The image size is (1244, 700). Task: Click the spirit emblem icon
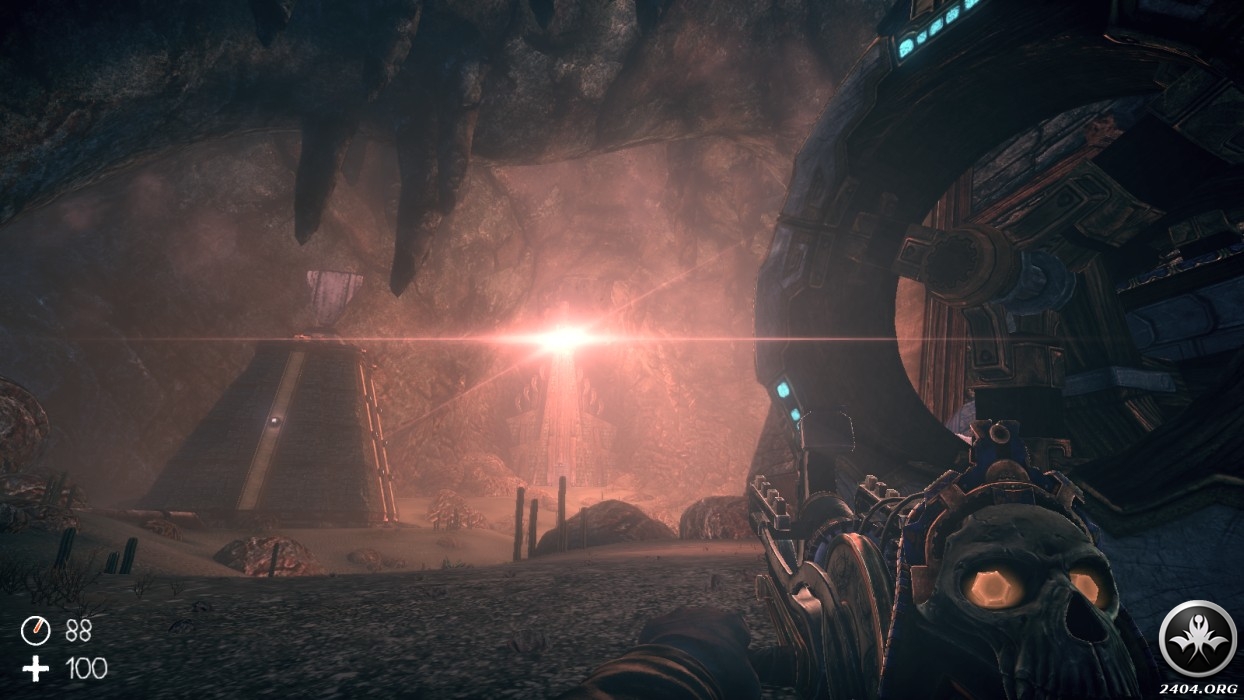click(1197, 638)
